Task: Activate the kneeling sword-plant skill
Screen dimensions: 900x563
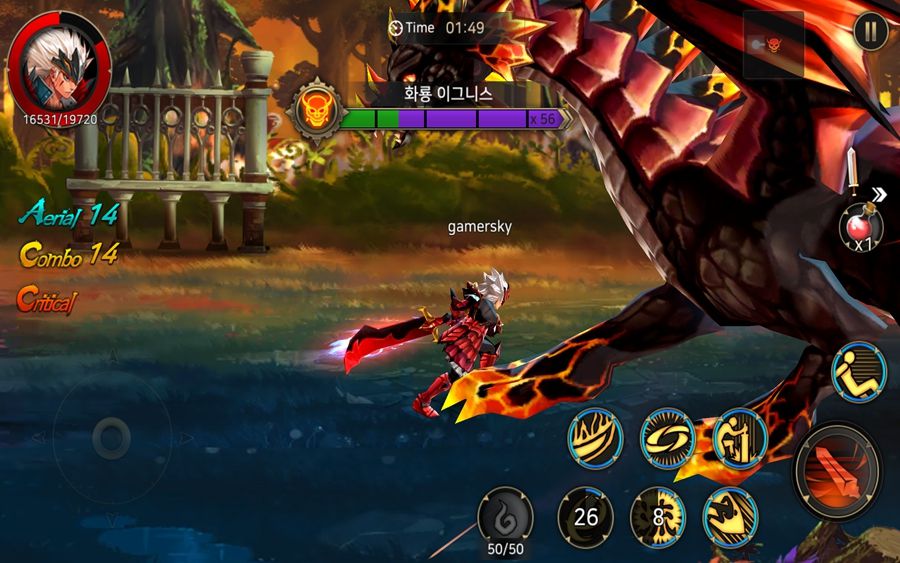Action: pyautogui.click(x=739, y=437)
